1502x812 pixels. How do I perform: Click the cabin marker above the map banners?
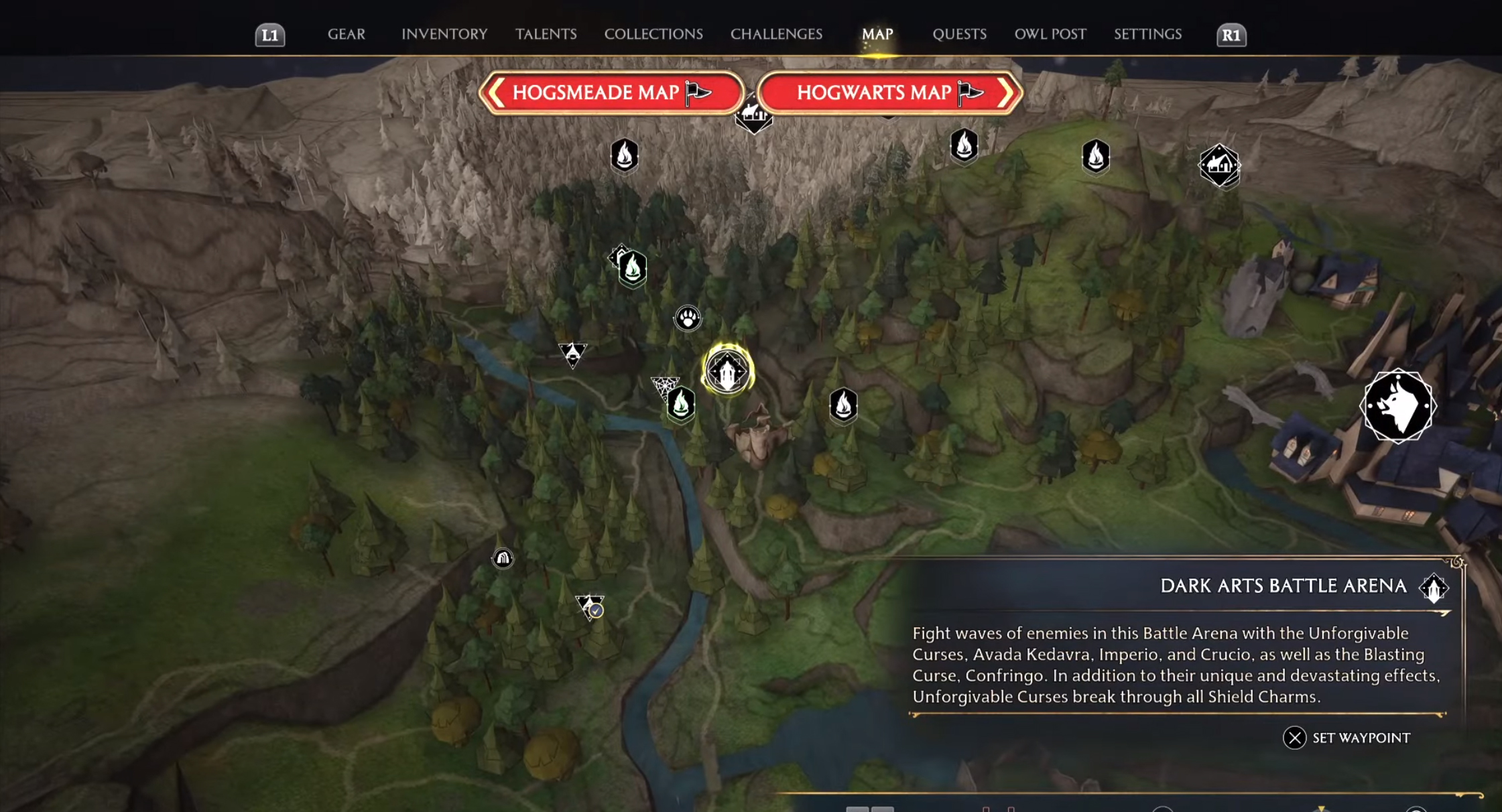pyautogui.click(x=753, y=114)
